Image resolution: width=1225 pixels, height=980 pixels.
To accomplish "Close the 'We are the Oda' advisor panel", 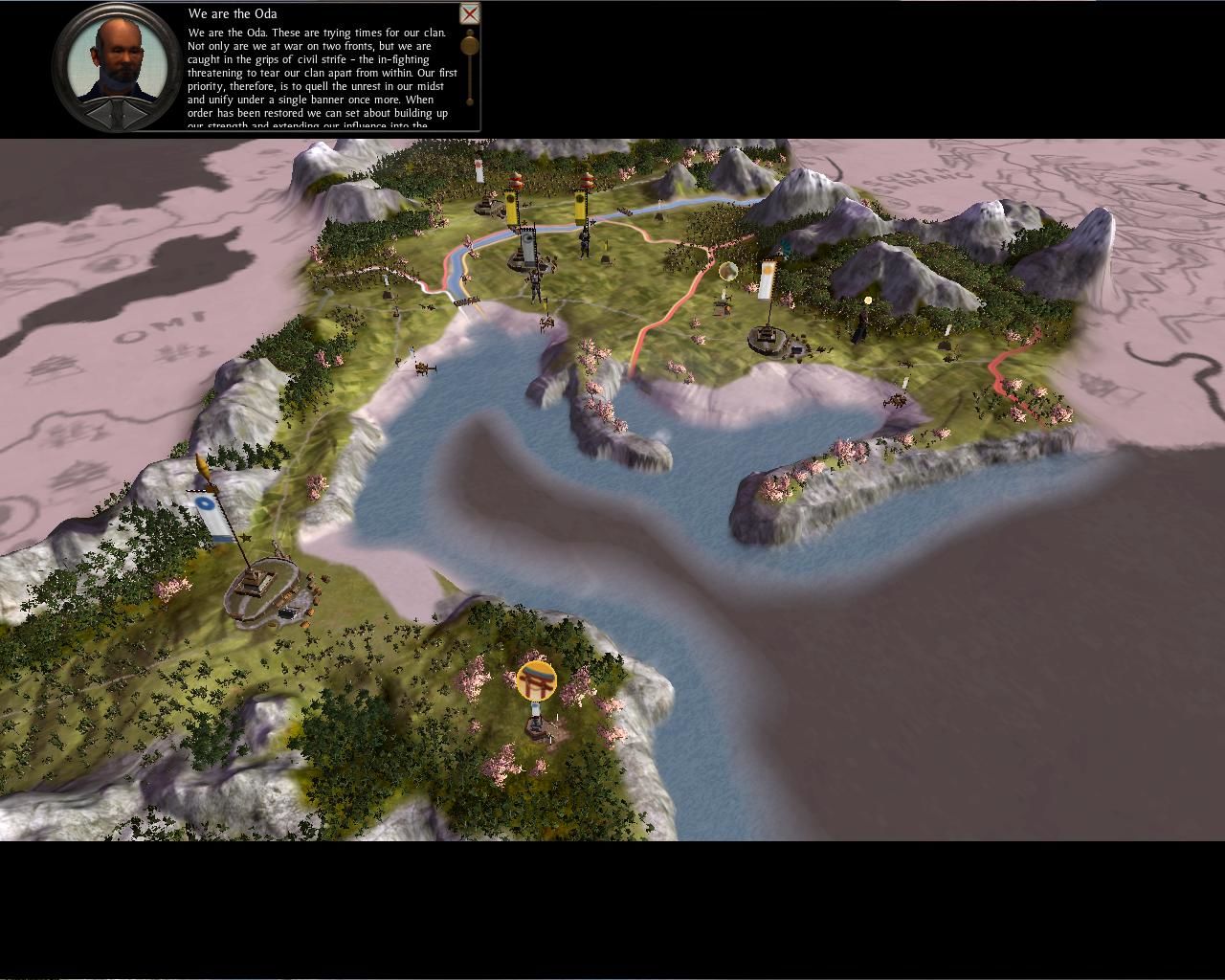I will point(470,13).
